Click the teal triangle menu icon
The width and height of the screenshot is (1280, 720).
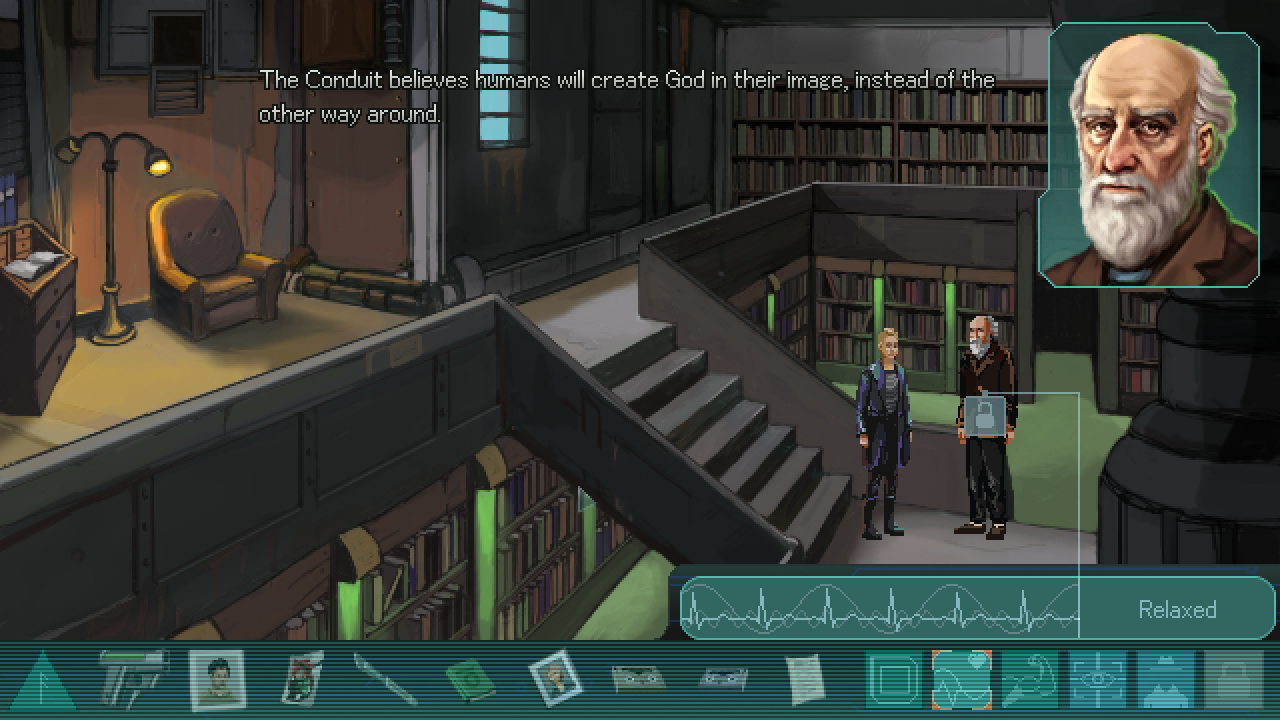(x=42, y=682)
